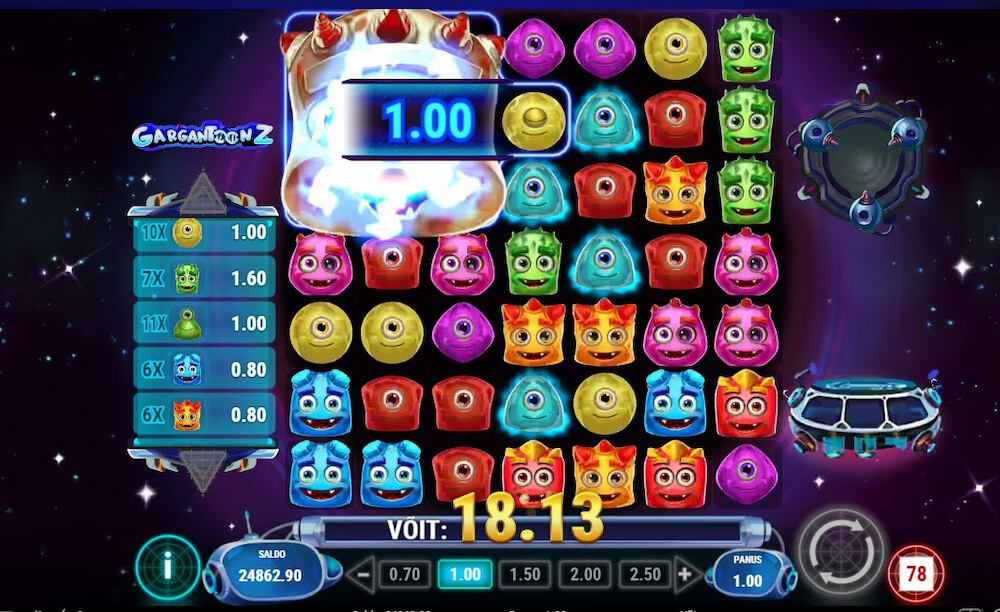The height and width of the screenshot is (612, 1000).
Task: Click the red autoplay counter showing 78
Action: (x=916, y=574)
